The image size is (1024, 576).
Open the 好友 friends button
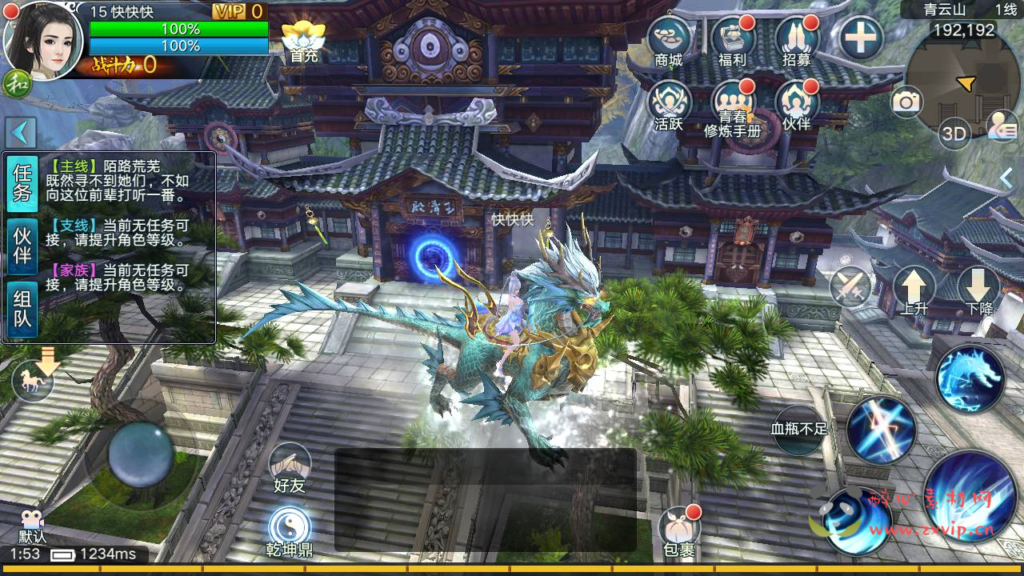coord(289,468)
